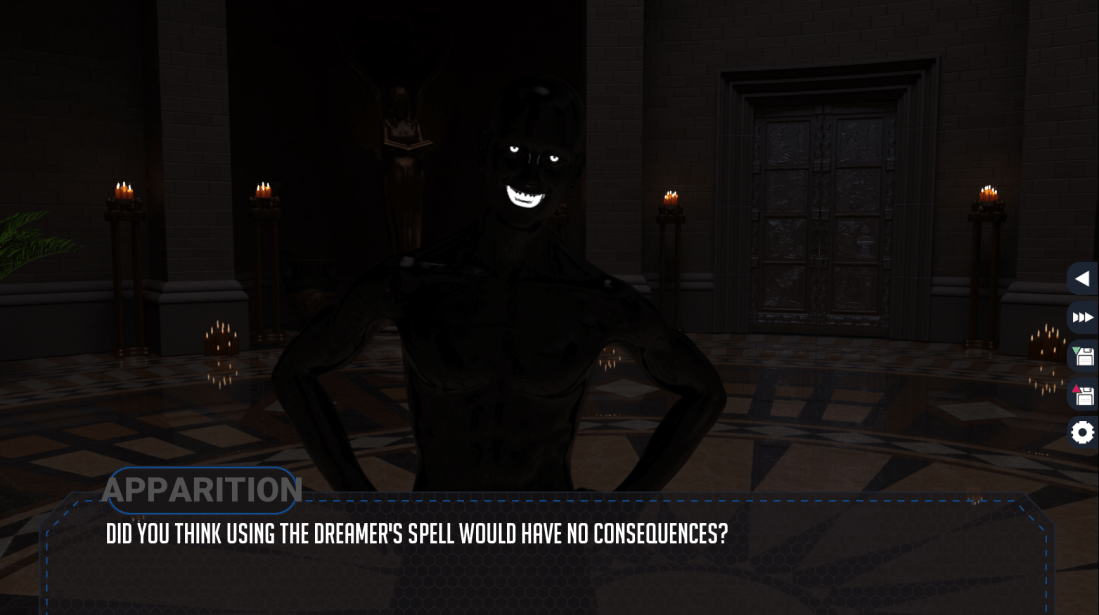The height and width of the screenshot is (615, 1099).
Task: Open settings with the gear icon
Action: 1082,433
